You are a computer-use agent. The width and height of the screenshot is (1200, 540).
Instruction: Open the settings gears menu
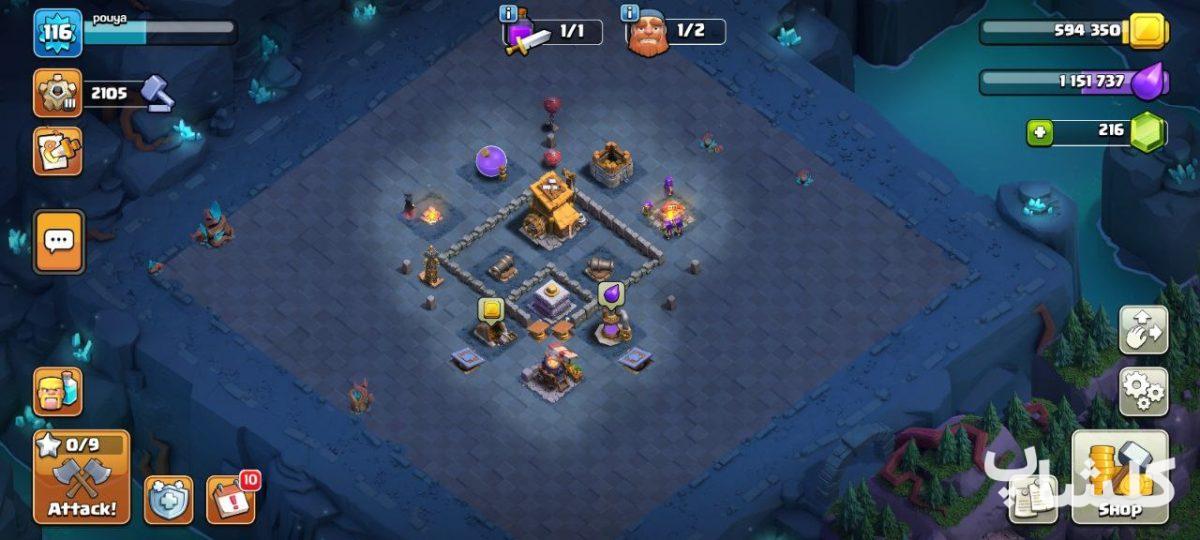point(1143,391)
